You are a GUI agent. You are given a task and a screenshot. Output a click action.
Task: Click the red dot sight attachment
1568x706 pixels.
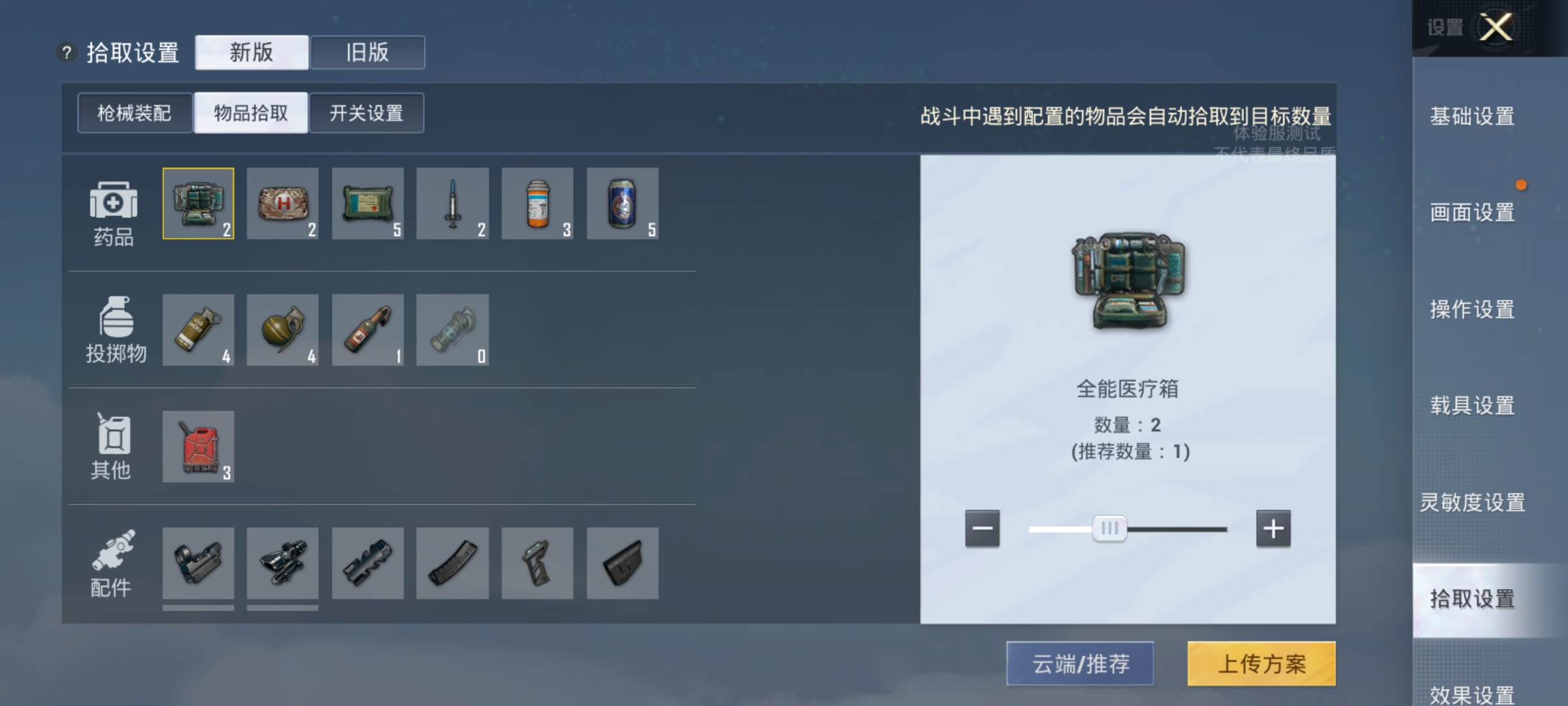(x=199, y=563)
